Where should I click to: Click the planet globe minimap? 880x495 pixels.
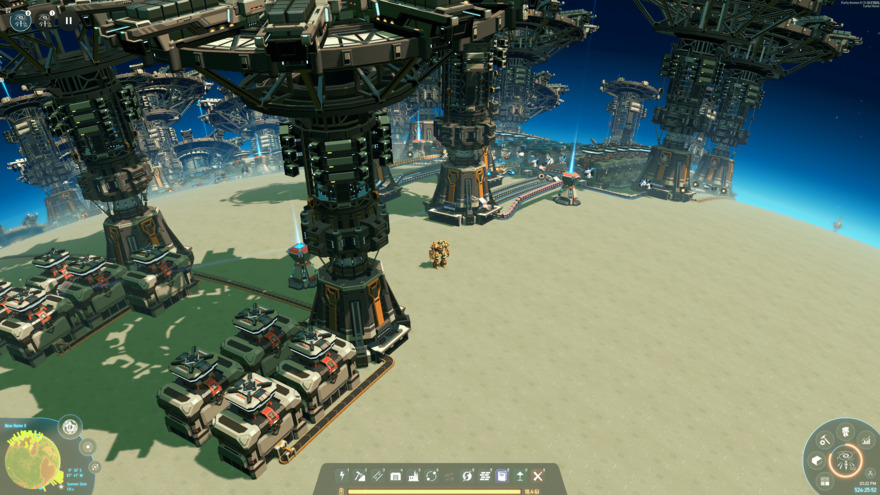(x=33, y=460)
